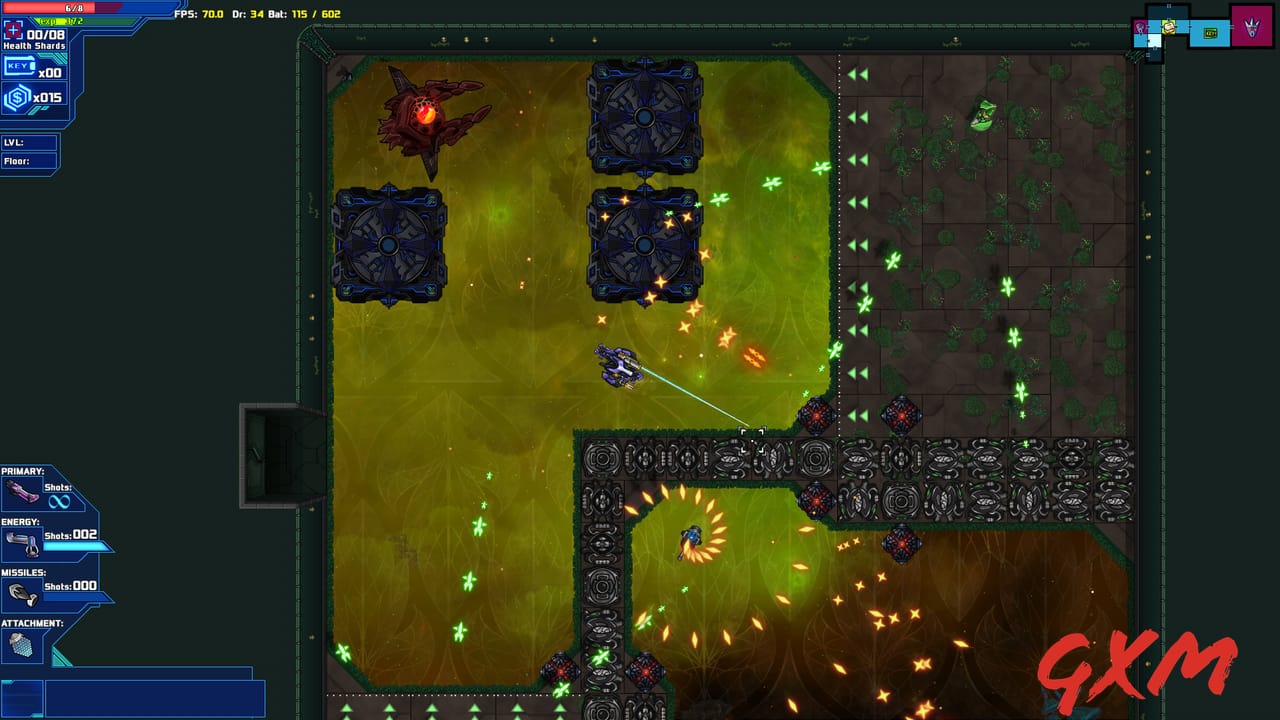Click the Health Shards crosshair icon
The height and width of the screenshot is (720, 1280).
coord(13,31)
